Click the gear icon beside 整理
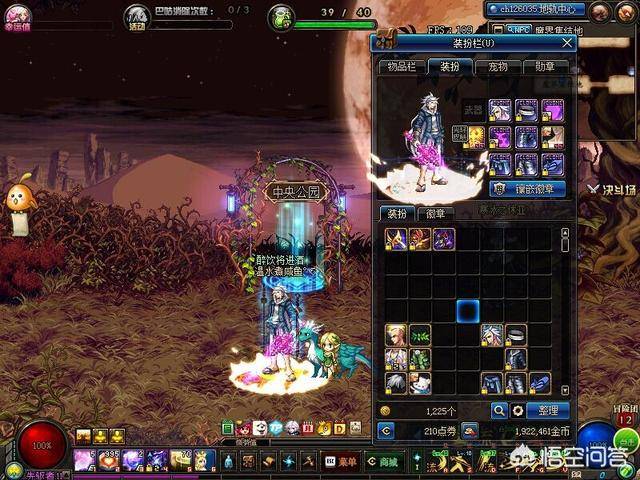Image resolution: width=640 pixels, height=480 pixels. (x=518, y=410)
